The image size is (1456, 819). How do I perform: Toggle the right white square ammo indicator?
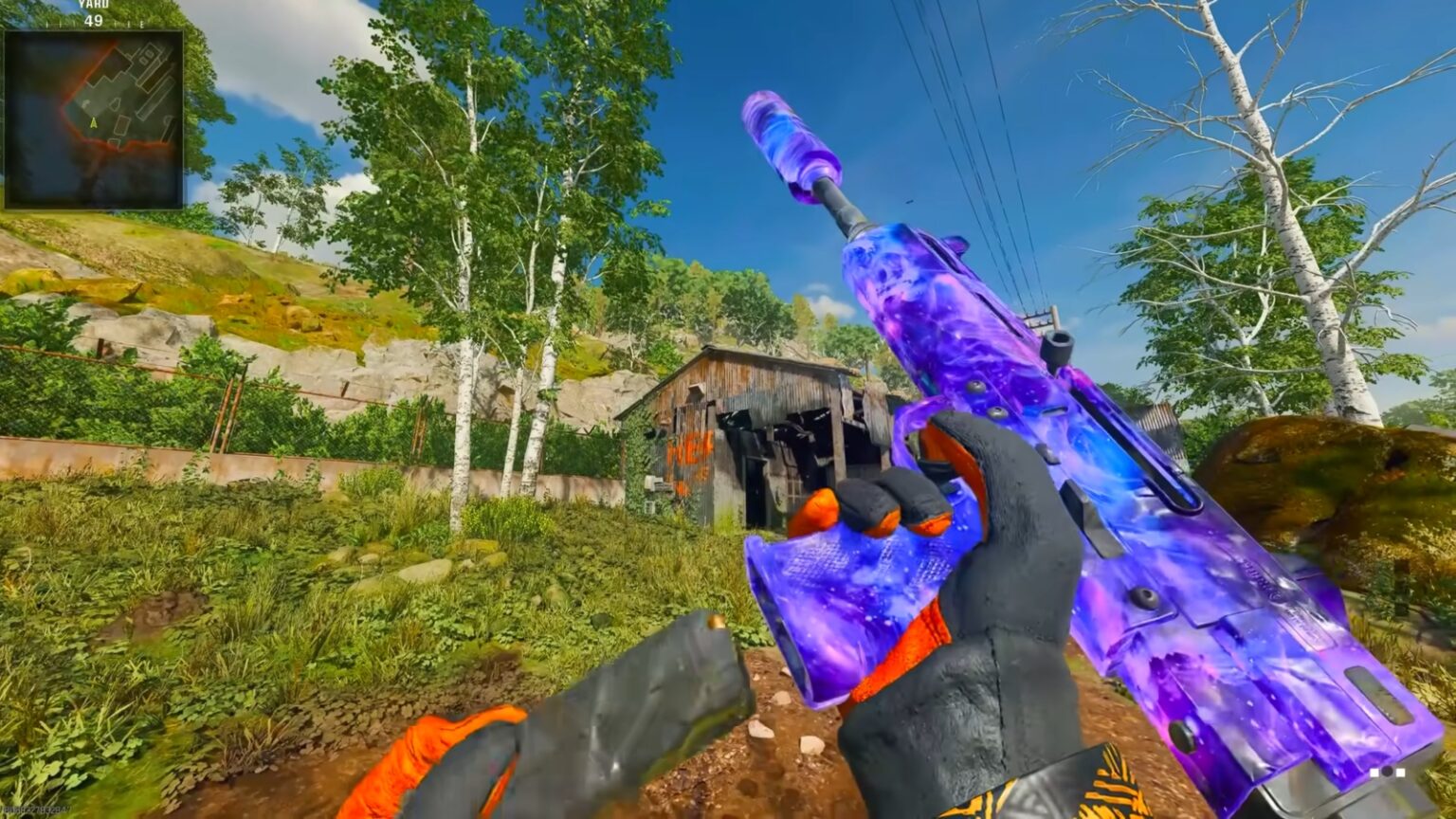click(x=1400, y=773)
